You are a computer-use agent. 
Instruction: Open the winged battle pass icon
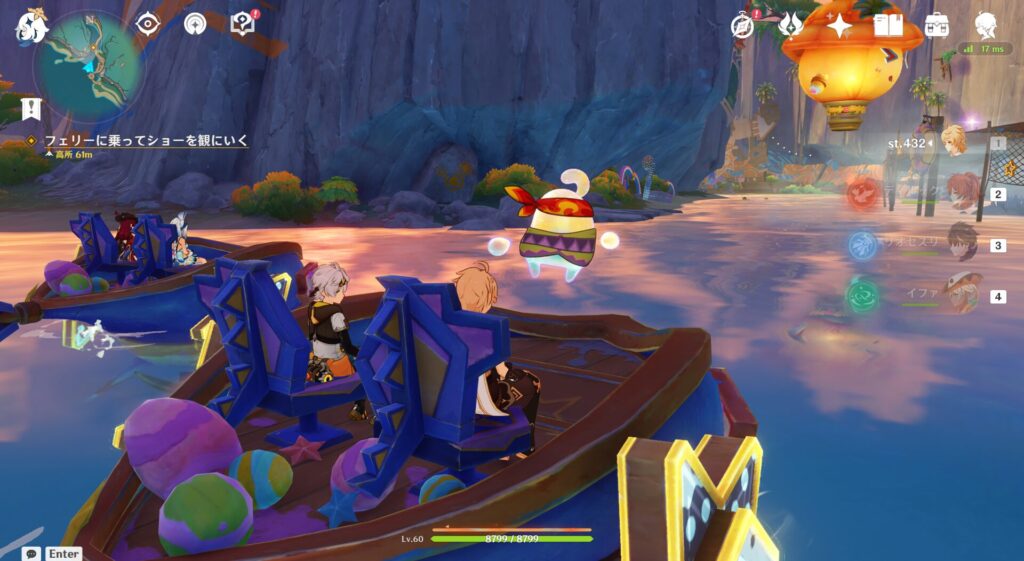pyautogui.click(x=791, y=25)
